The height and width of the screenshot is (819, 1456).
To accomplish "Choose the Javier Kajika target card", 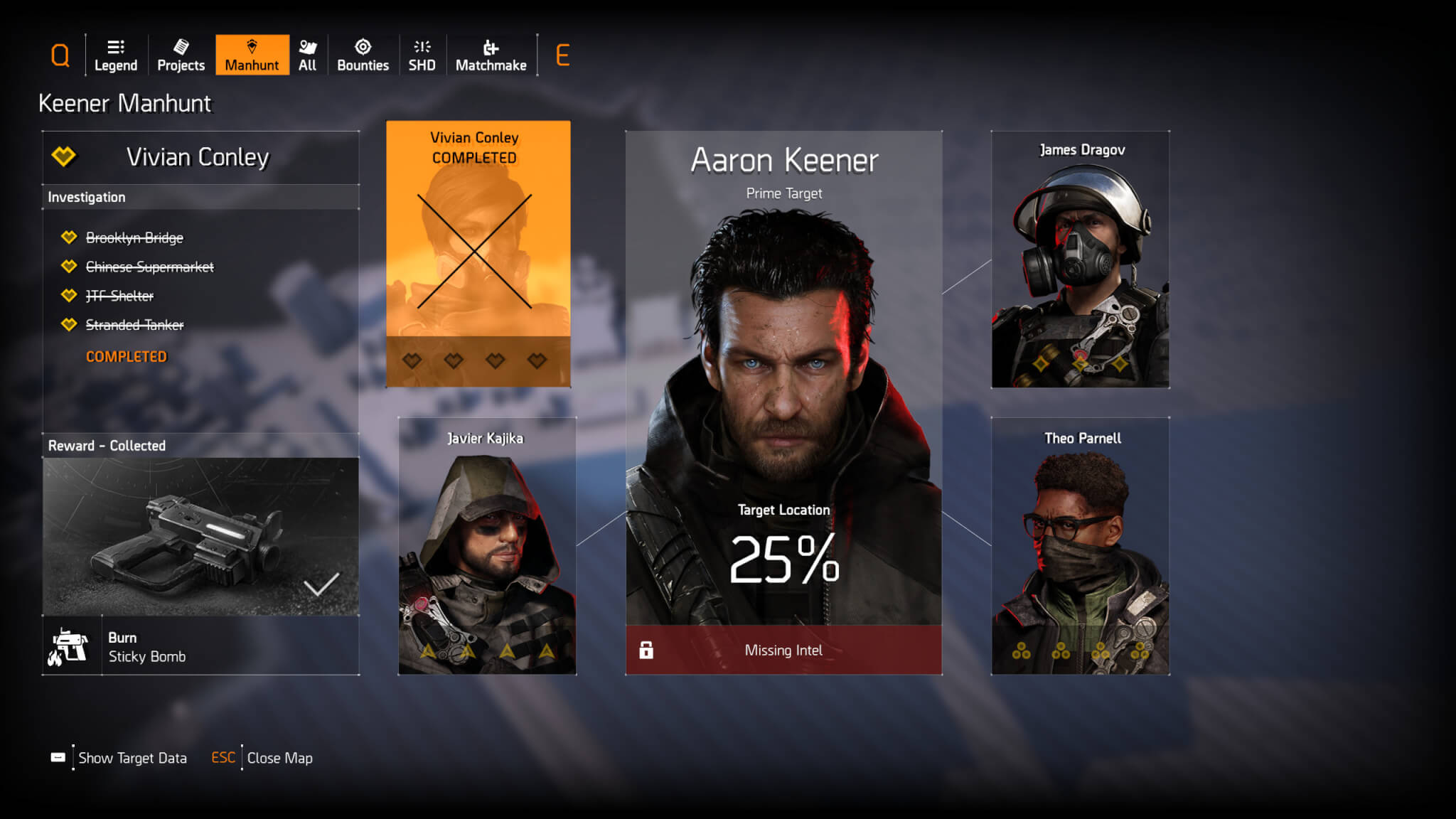I will coord(487,546).
